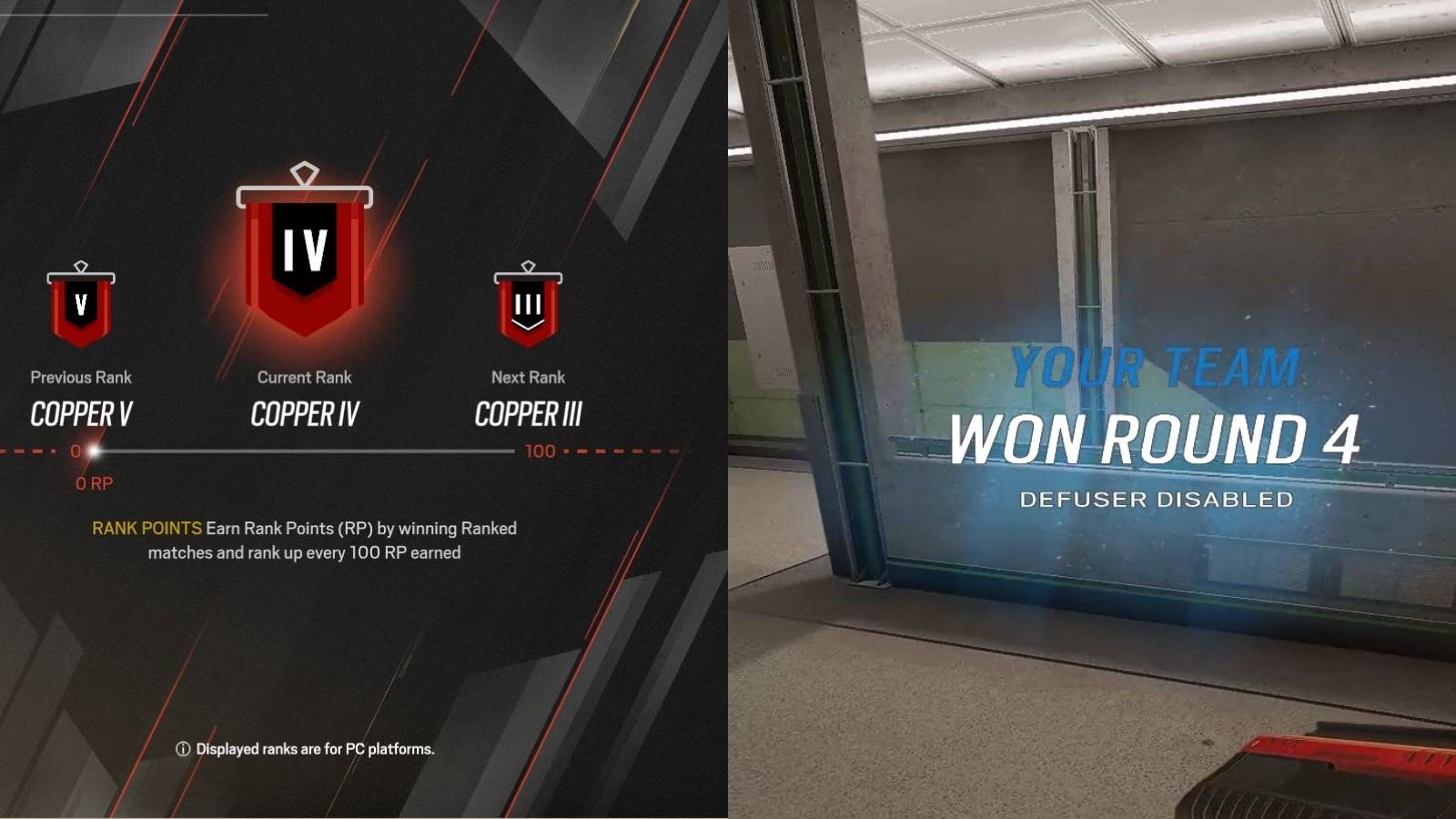1456x819 pixels.
Task: Click the Copper V banner's diamond crest
Action: [x=80, y=267]
